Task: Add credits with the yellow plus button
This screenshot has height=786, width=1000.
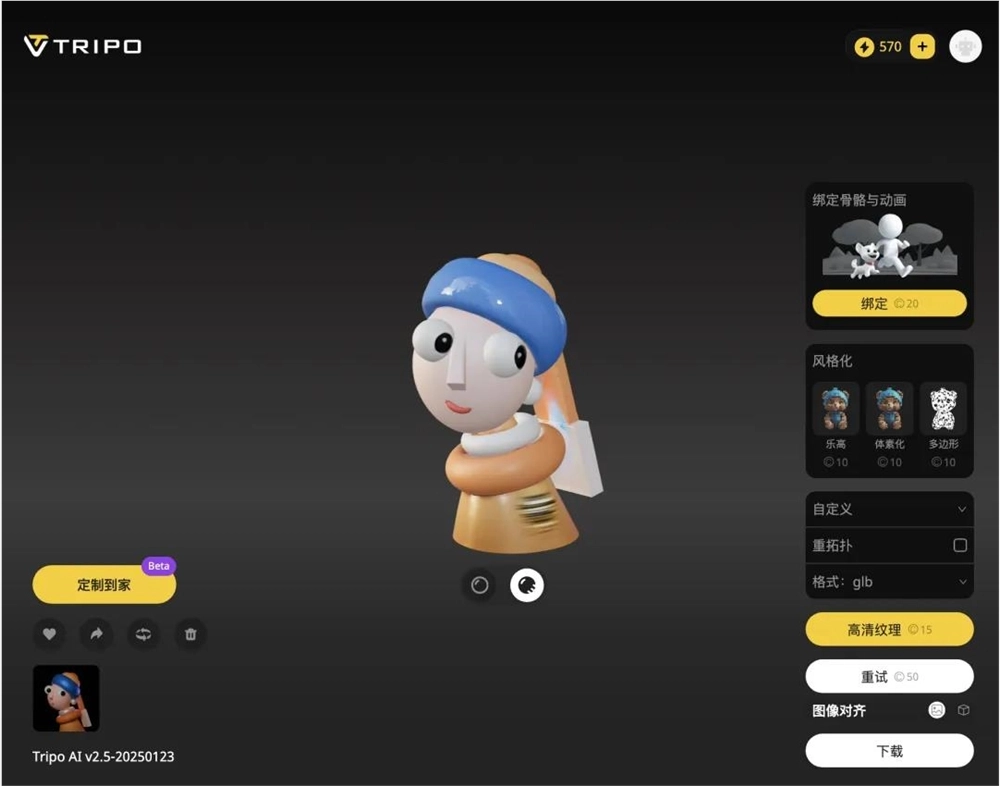Action: click(922, 47)
